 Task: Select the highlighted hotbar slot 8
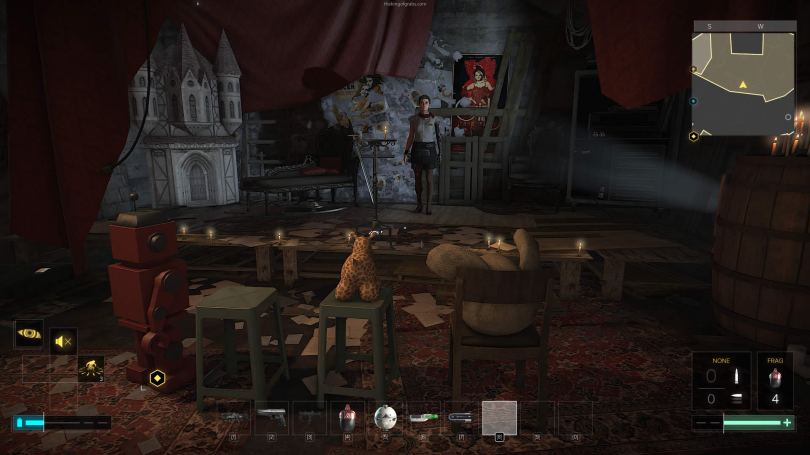pyautogui.click(x=499, y=417)
